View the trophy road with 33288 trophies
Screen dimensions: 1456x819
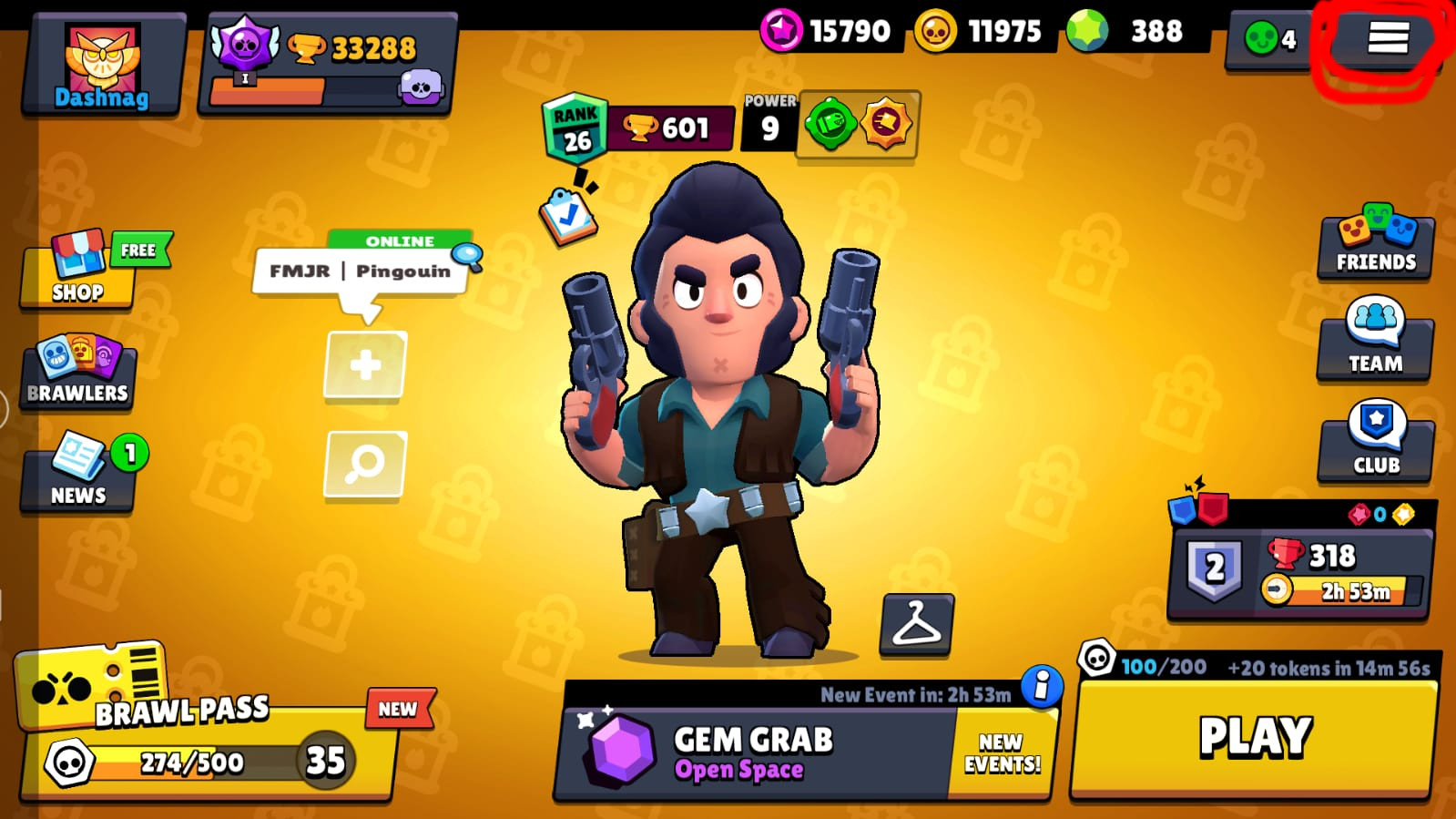pos(328,64)
